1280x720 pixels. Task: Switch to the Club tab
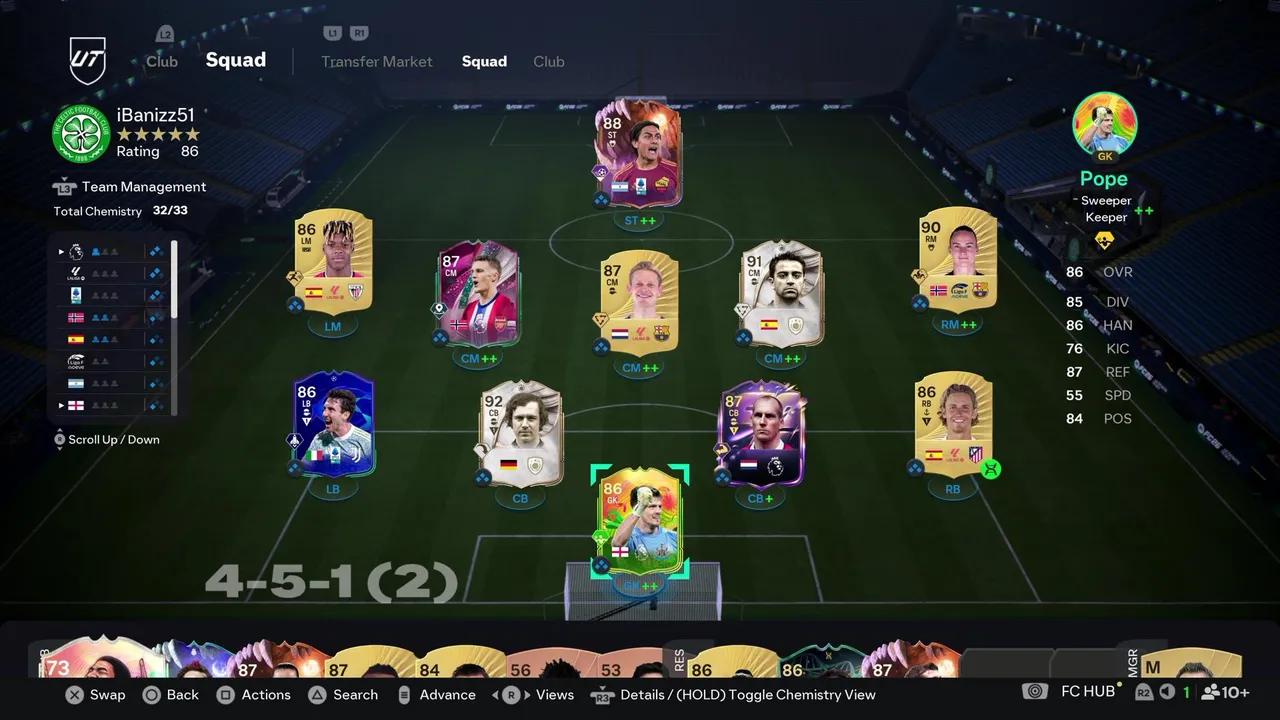[548, 61]
